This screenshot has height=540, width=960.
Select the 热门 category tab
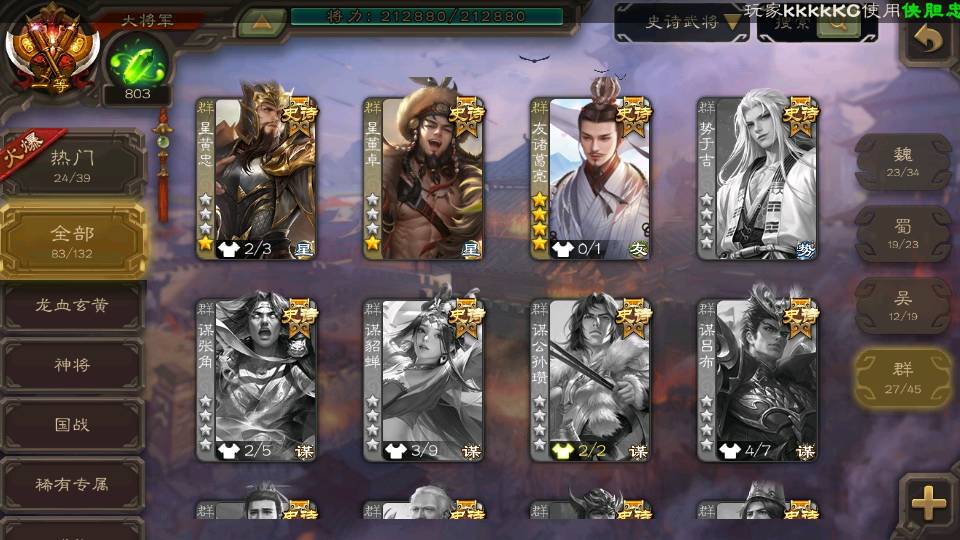pos(72,164)
